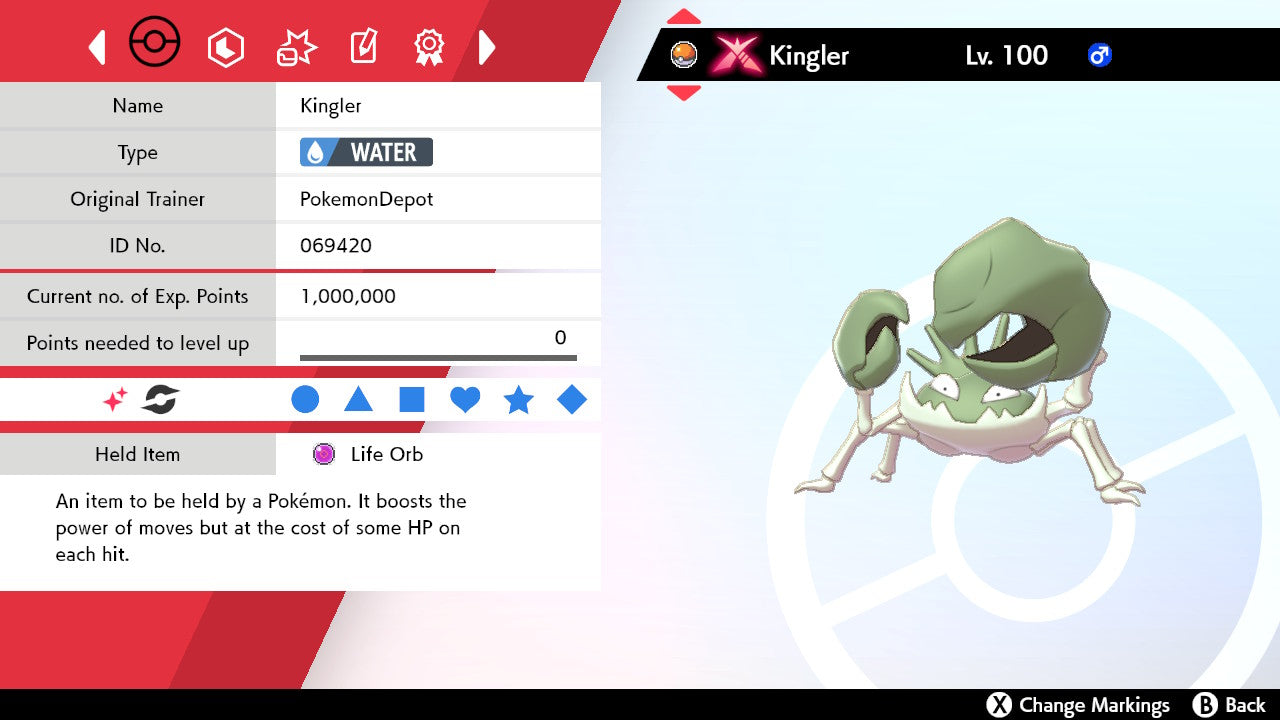This screenshot has height=720, width=1280.
Task: Select the Life Orb held item row
Action: [x=386, y=454]
